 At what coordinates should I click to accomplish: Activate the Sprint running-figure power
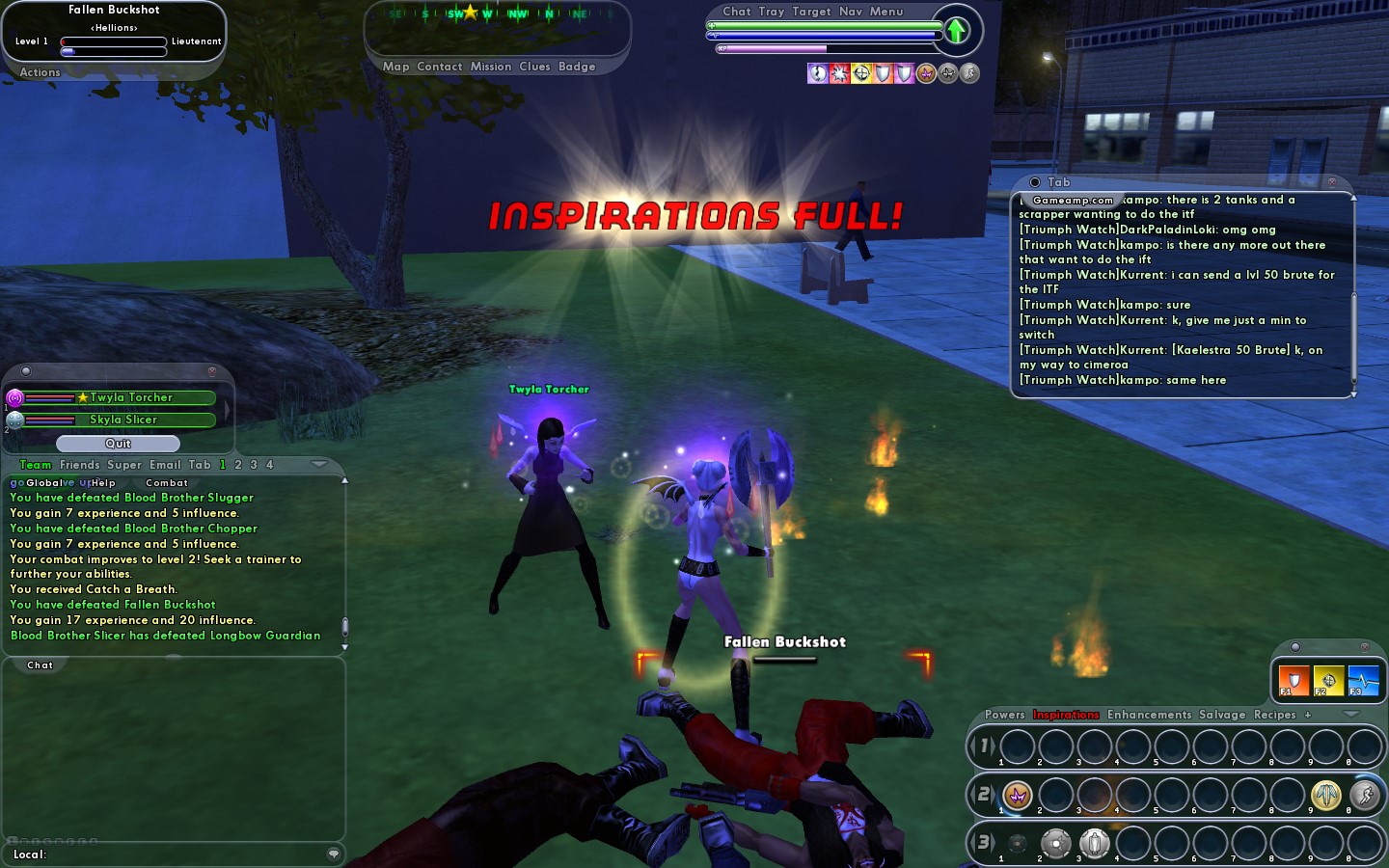pos(1364,795)
